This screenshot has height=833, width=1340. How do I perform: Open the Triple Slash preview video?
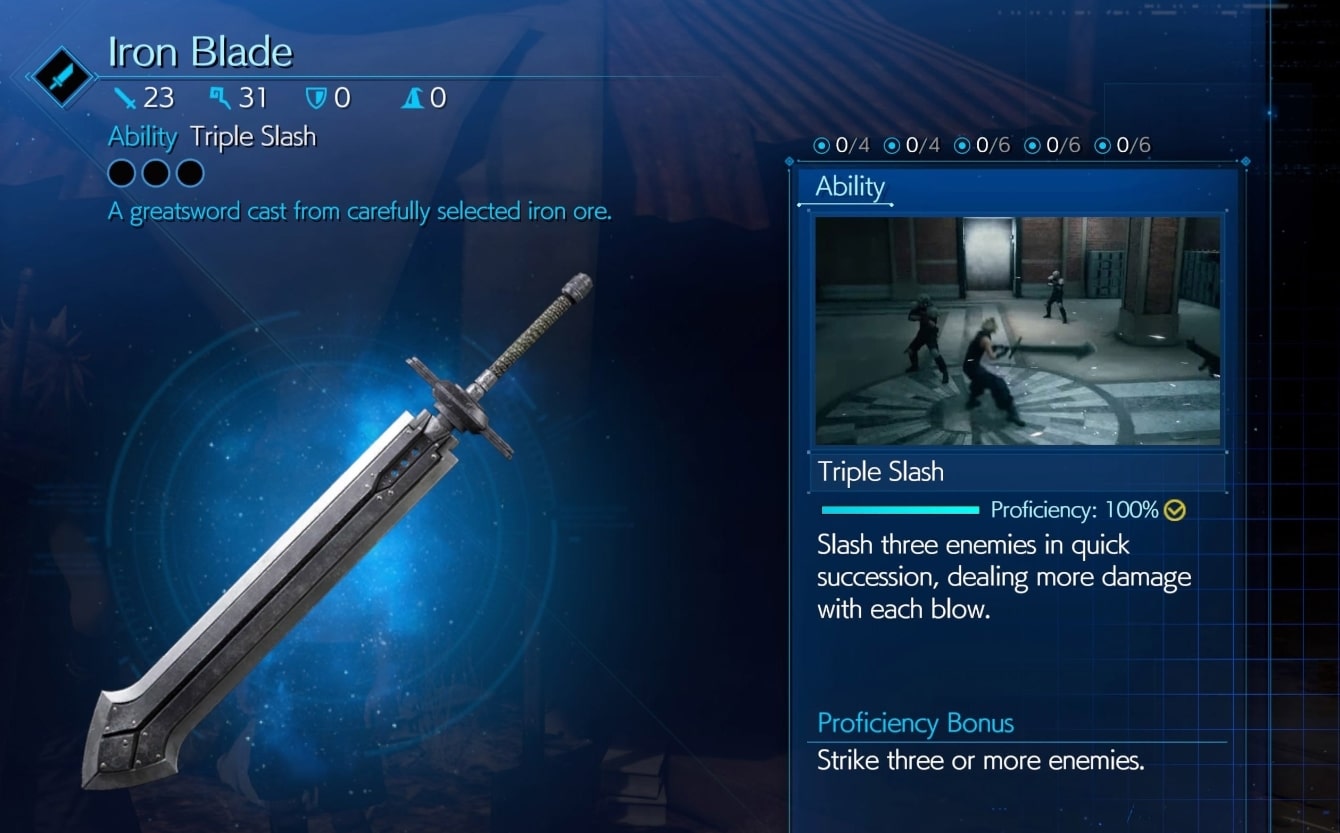pos(1017,330)
